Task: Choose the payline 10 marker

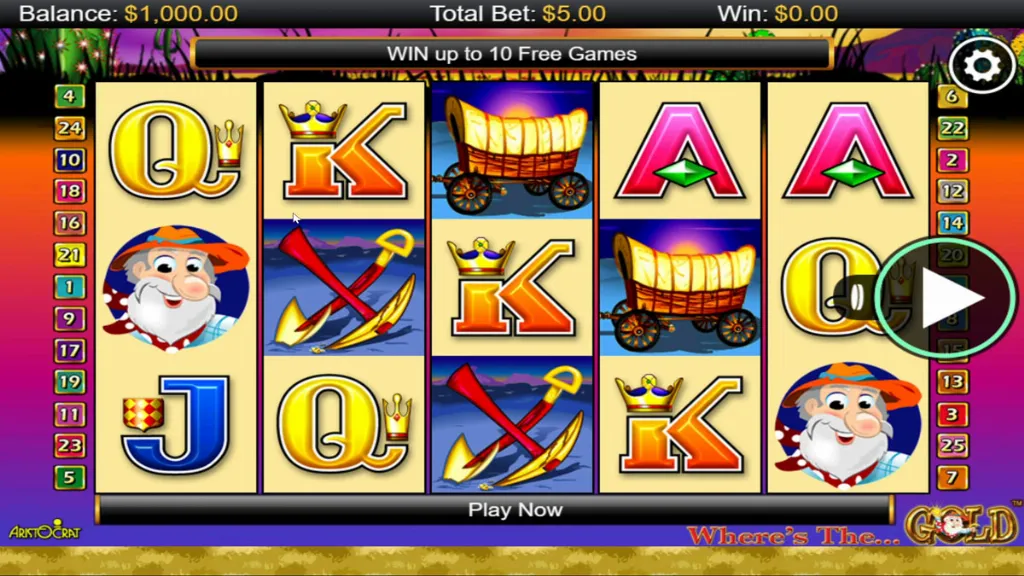Action: point(70,160)
